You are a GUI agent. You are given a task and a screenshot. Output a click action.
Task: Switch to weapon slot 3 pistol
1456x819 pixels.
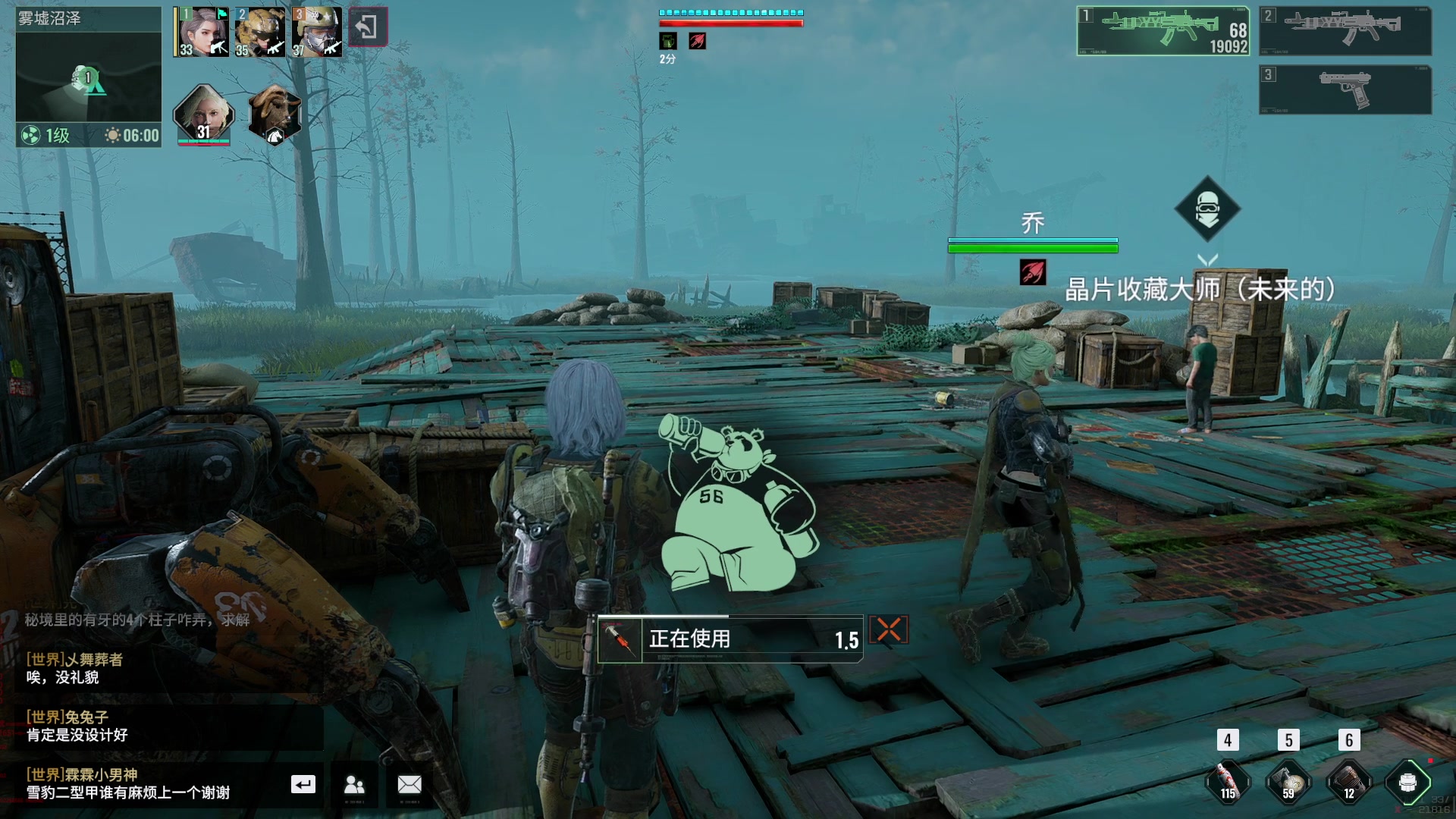coord(1345,89)
